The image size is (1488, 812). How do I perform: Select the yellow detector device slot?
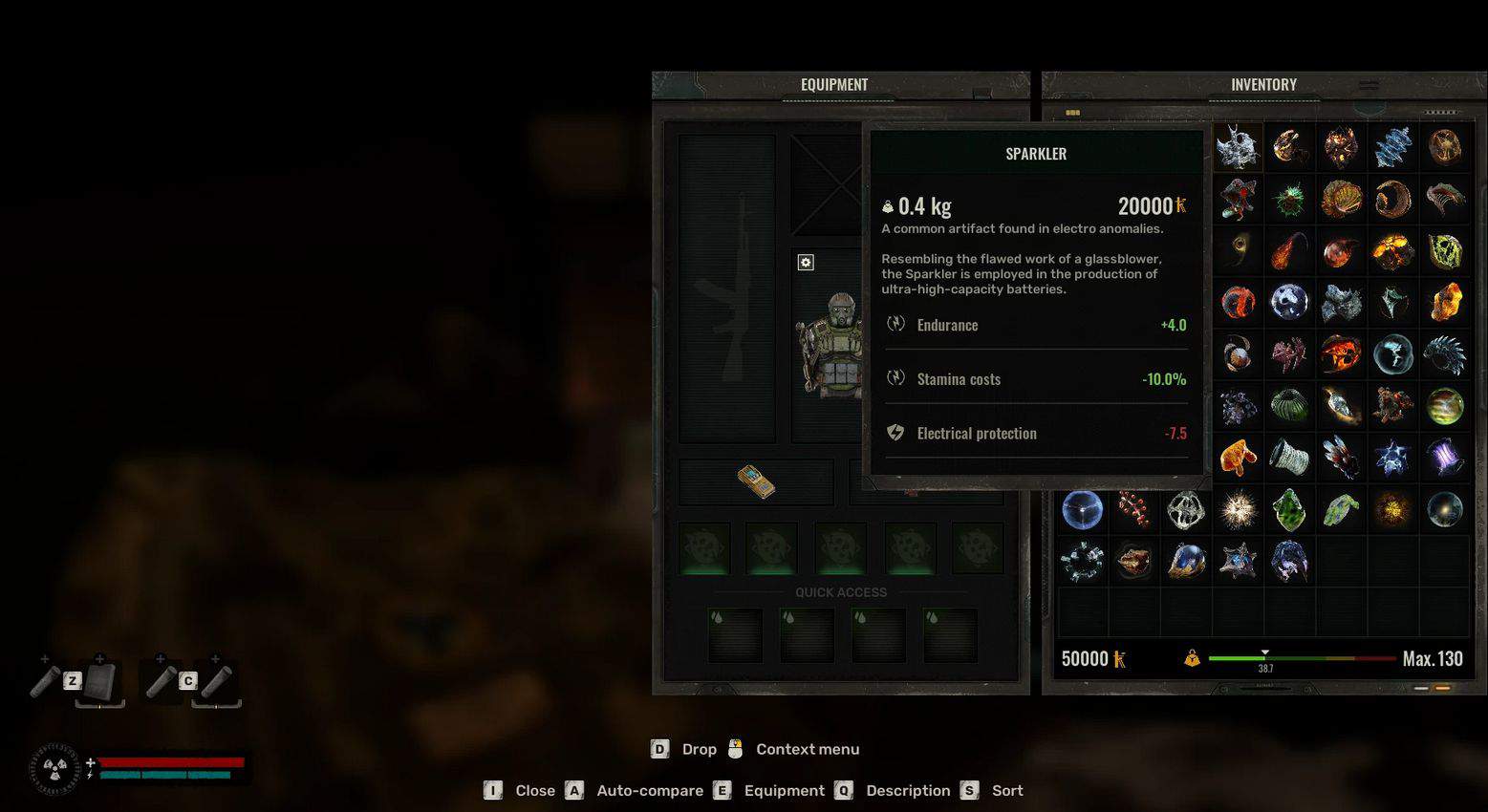756,481
